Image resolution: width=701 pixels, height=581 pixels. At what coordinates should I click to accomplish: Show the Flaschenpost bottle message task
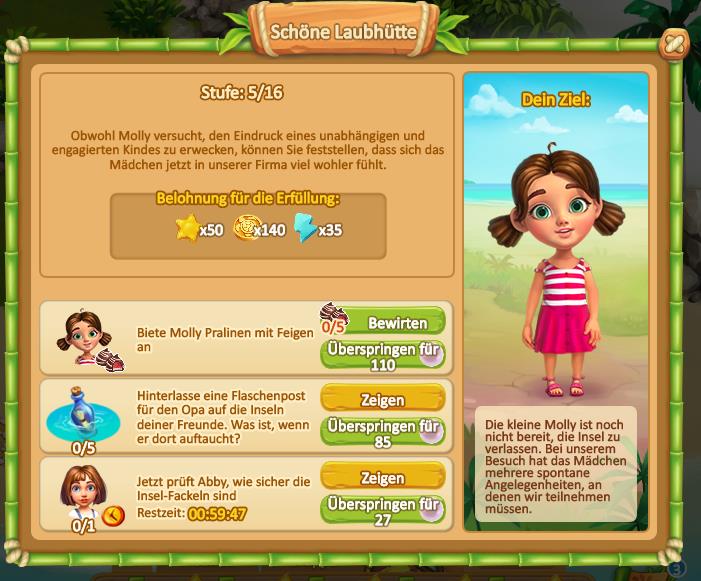(382, 400)
